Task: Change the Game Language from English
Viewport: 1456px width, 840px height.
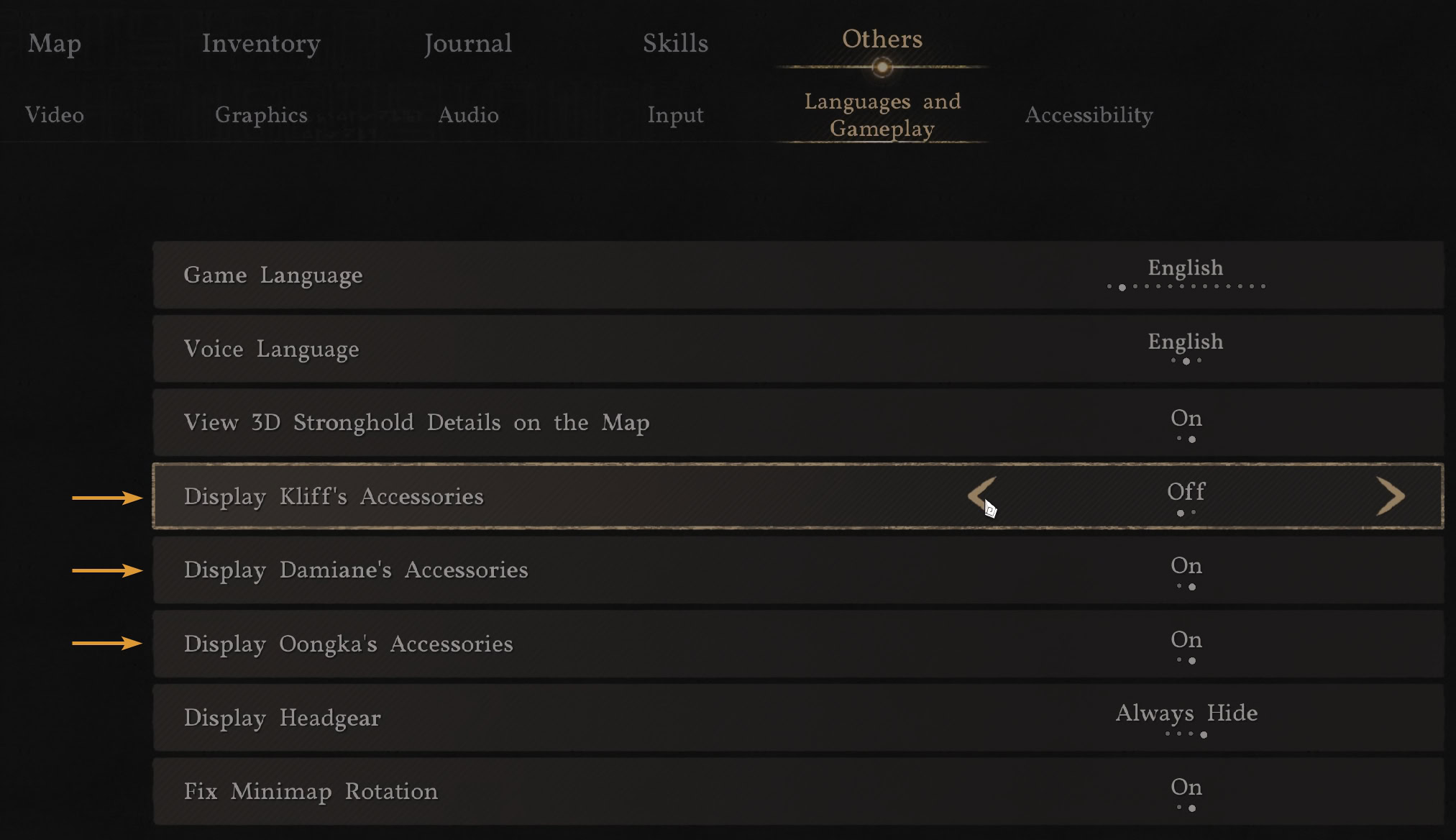Action: coord(1186,275)
